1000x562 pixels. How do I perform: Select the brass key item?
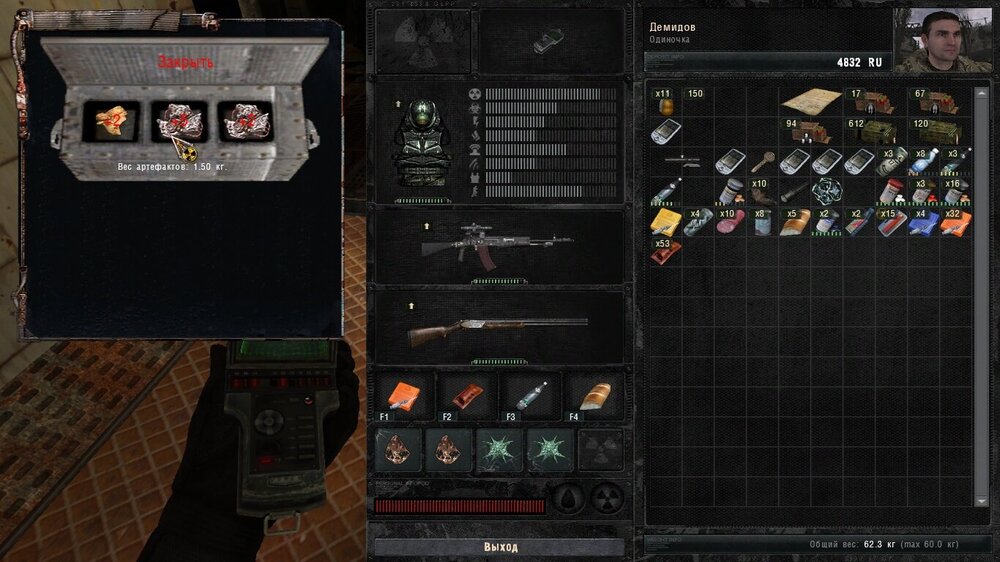(763, 161)
